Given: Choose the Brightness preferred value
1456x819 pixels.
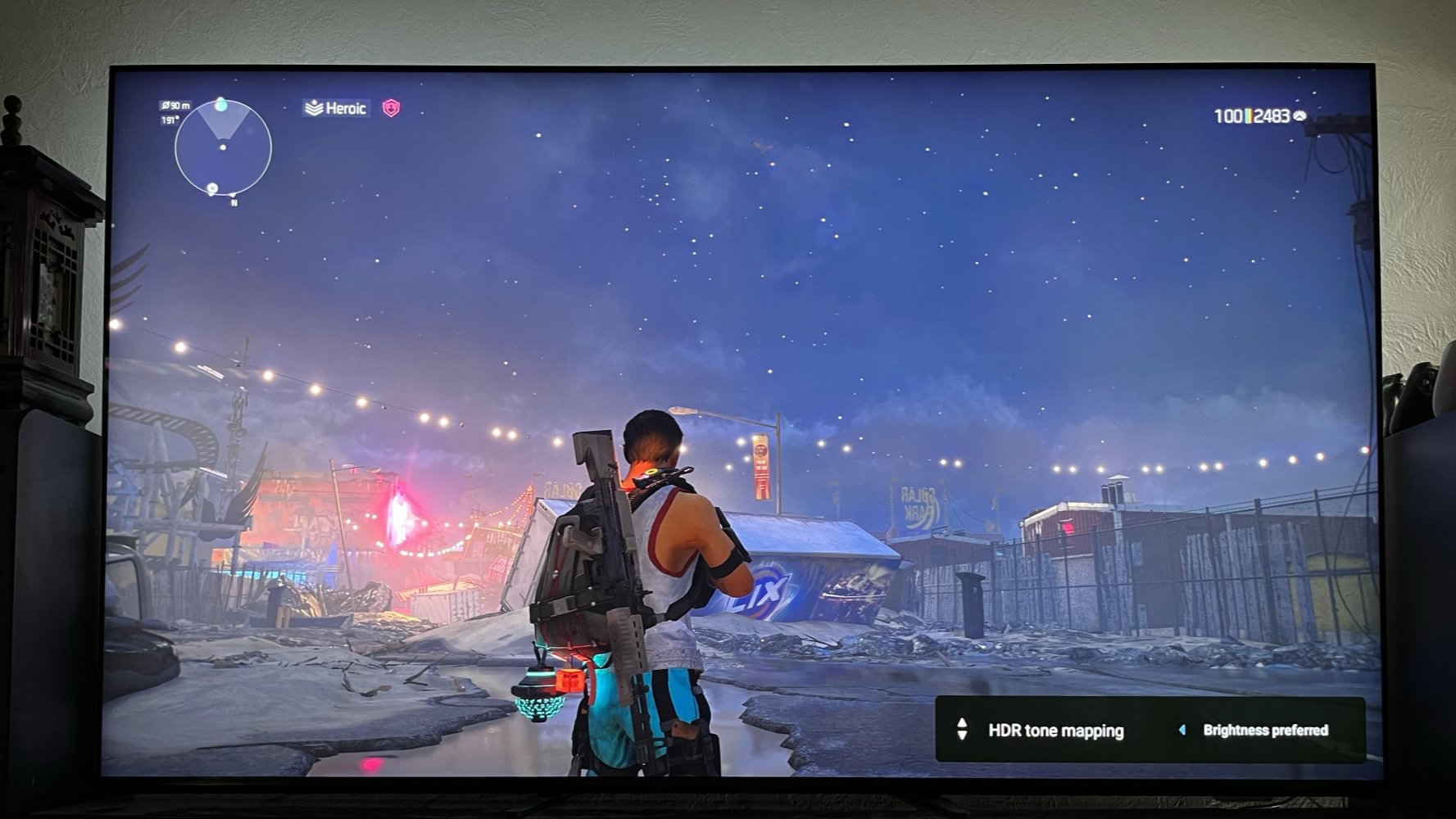Looking at the screenshot, I should 1265,731.
